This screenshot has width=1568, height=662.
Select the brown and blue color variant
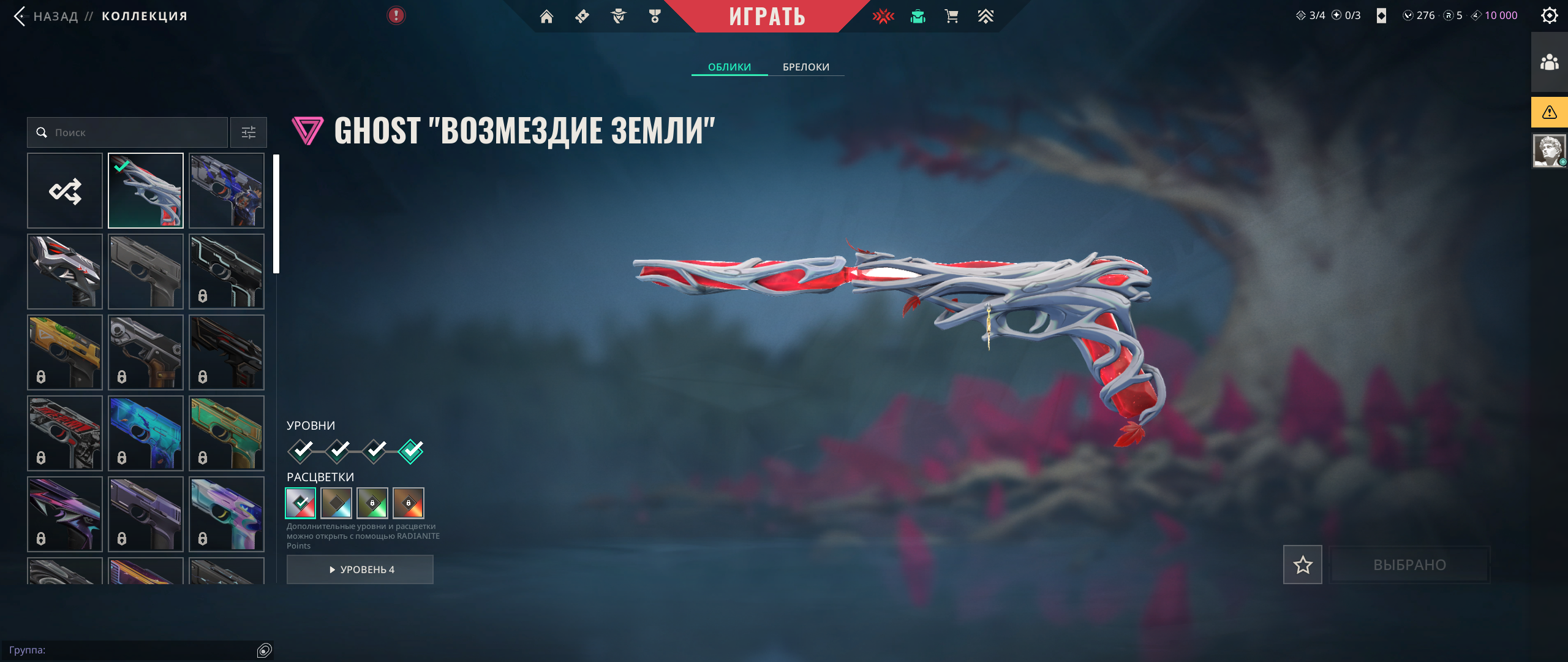336,503
